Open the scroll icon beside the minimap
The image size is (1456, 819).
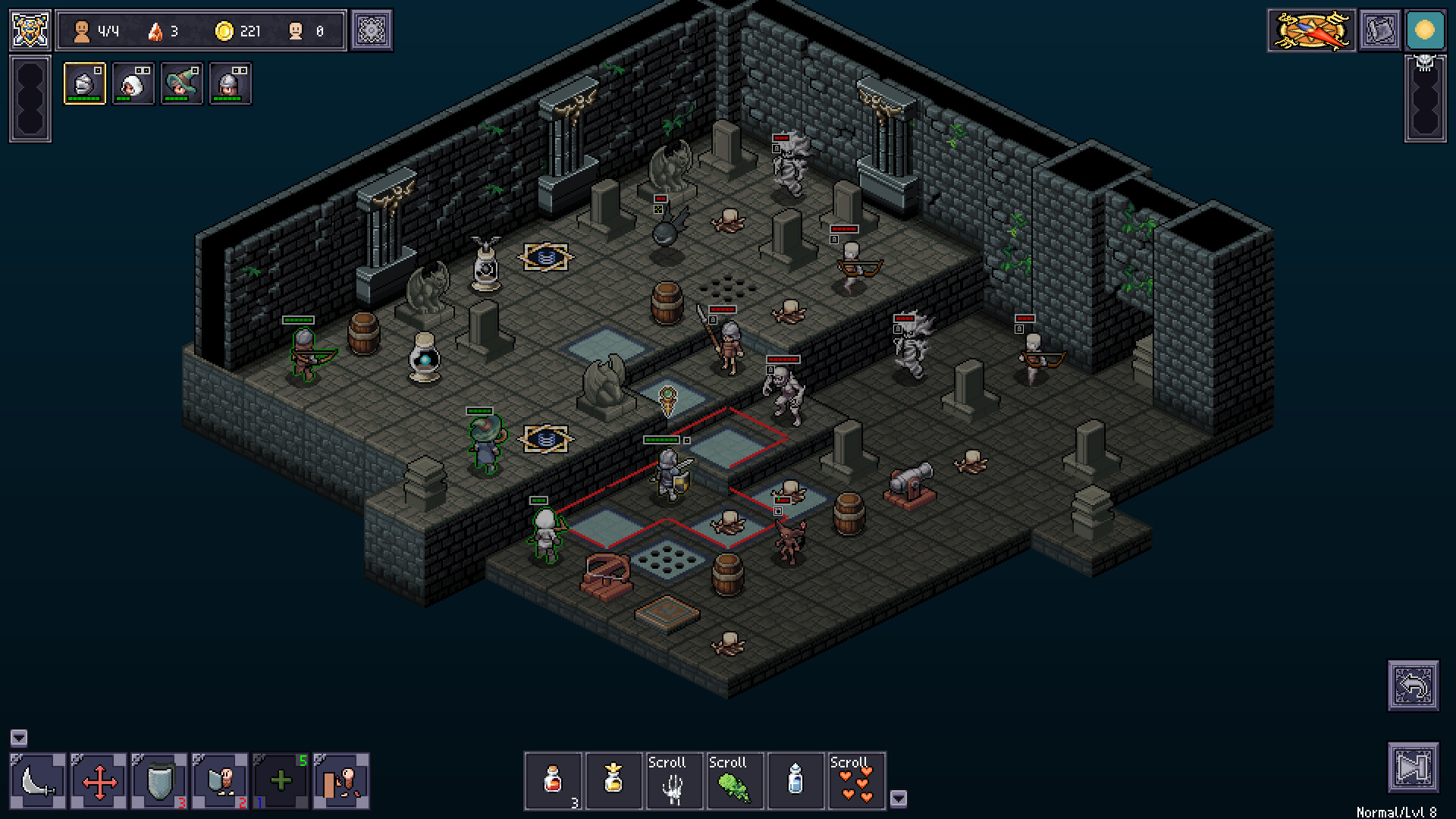coord(1381,30)
